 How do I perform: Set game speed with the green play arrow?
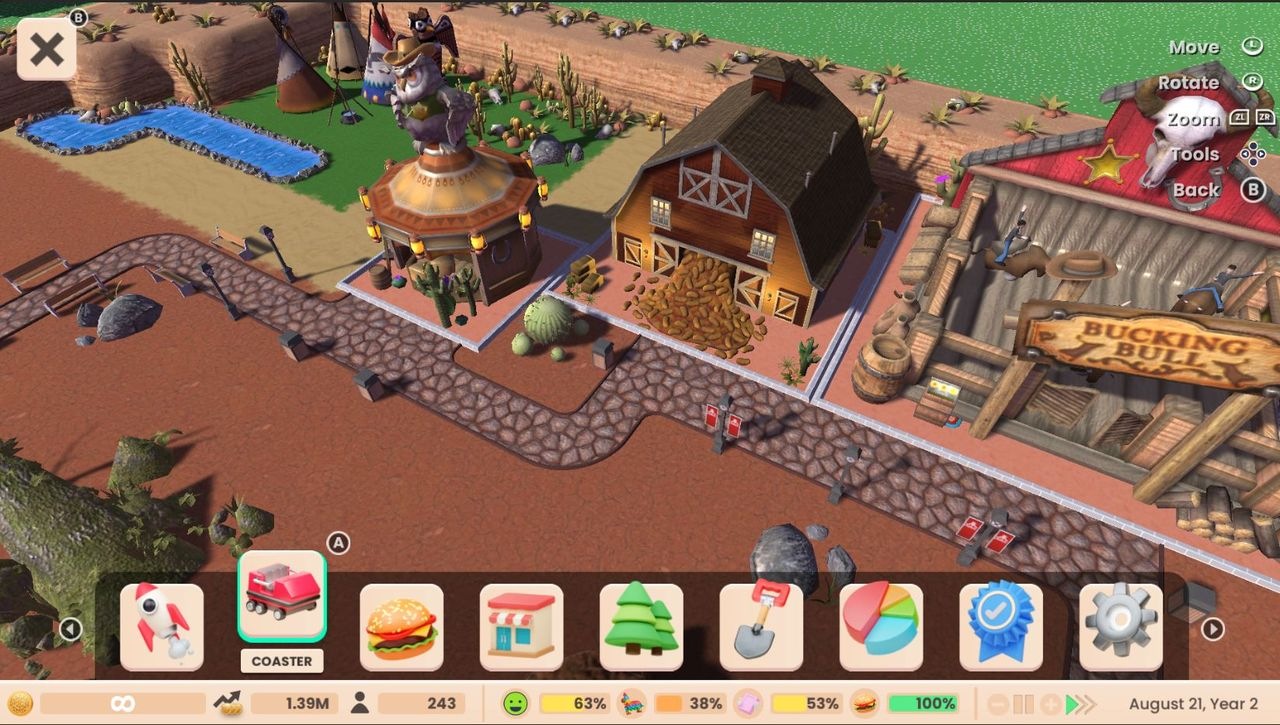coord(1073,704)
